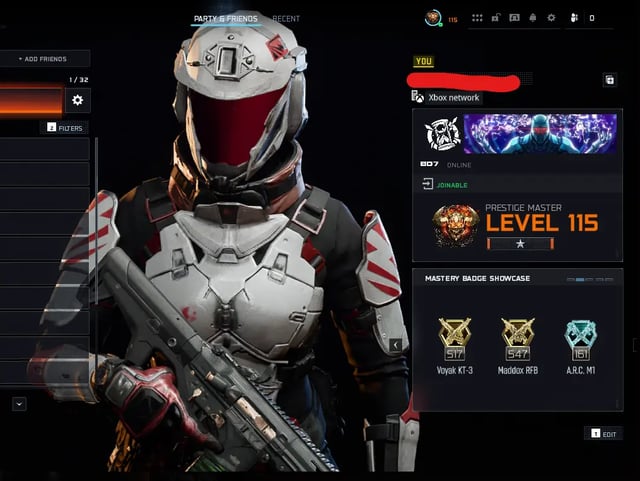The image size is (640, 481).
Task: Expand the chevron-down arrow below the friends list
Action: point(19,404)
